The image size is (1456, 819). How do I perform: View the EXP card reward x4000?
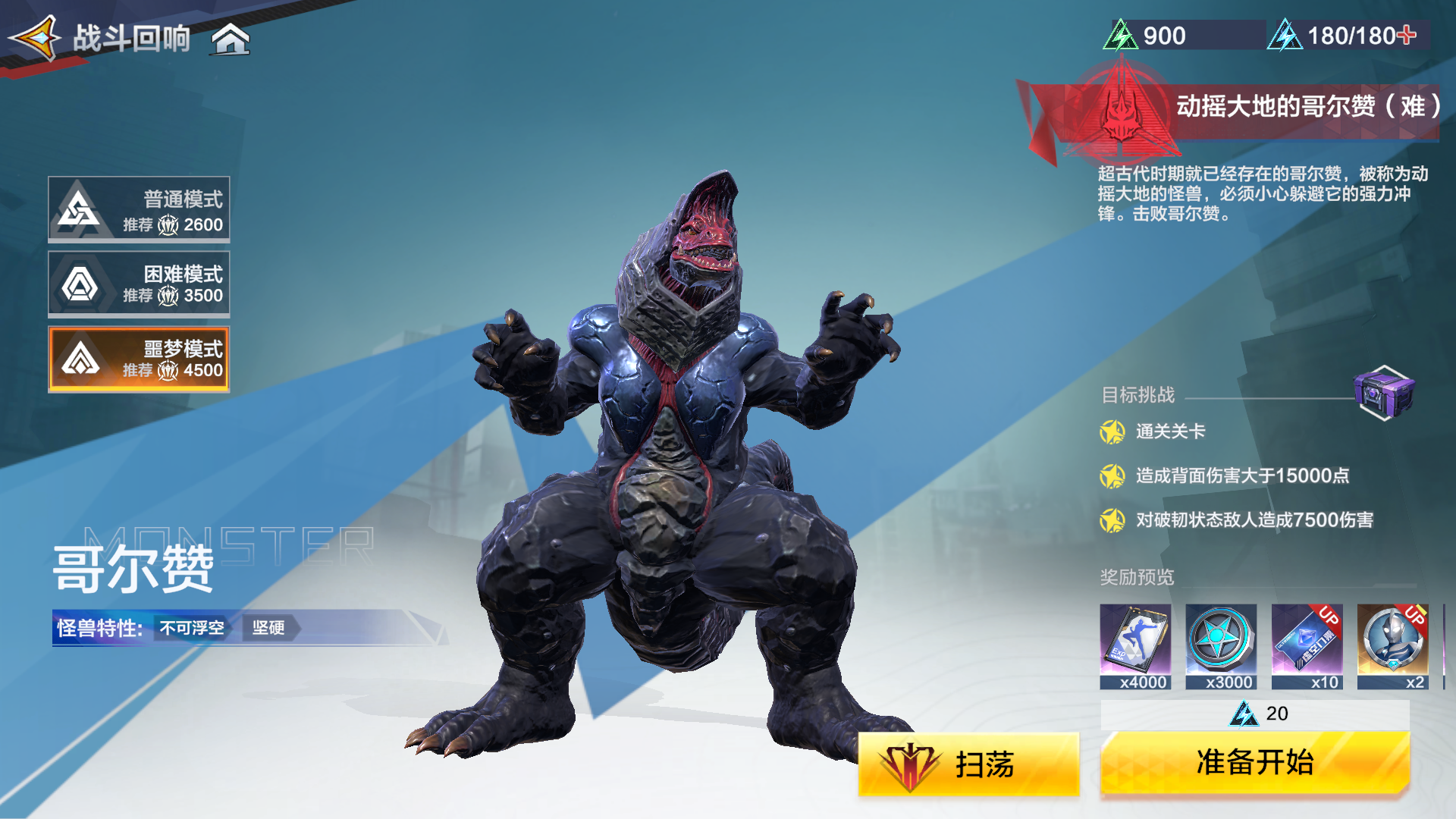(1135, 646)
